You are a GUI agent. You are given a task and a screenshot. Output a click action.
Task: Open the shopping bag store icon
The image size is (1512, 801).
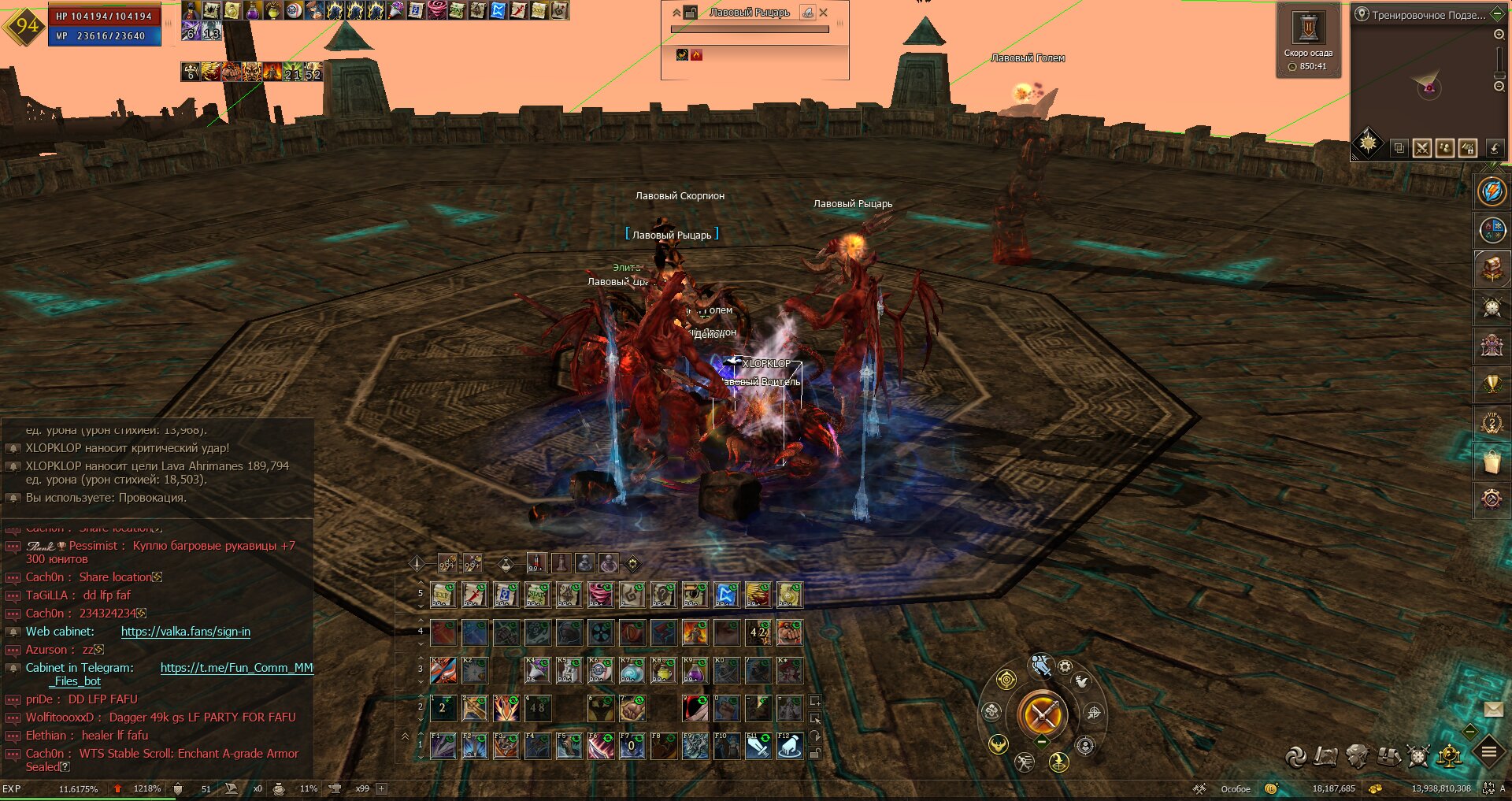[x=1492, y=462]
